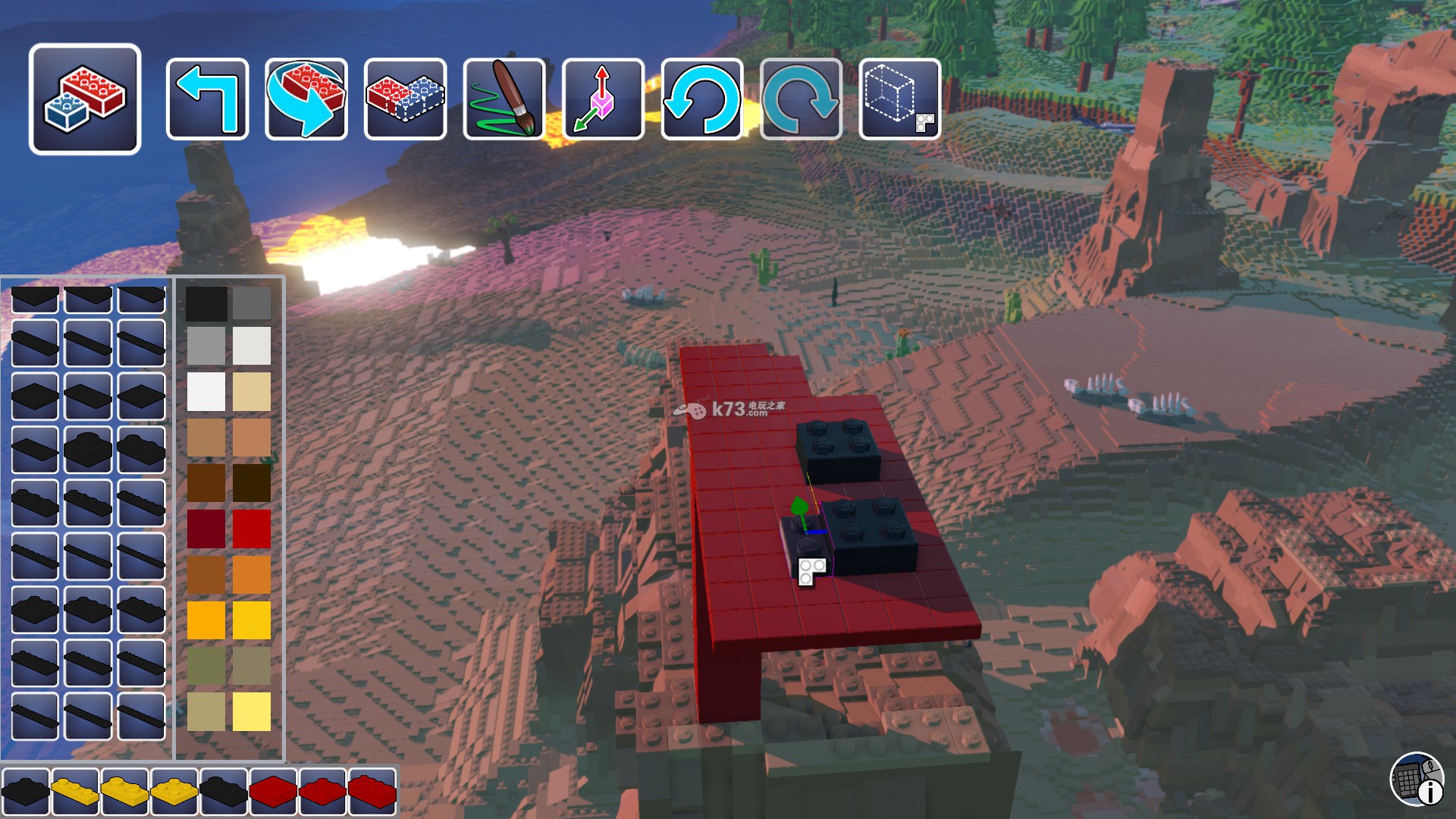This screenshot has height=819, width=1456.
Task: Select the black color swatch
Action: click(206, 303)
